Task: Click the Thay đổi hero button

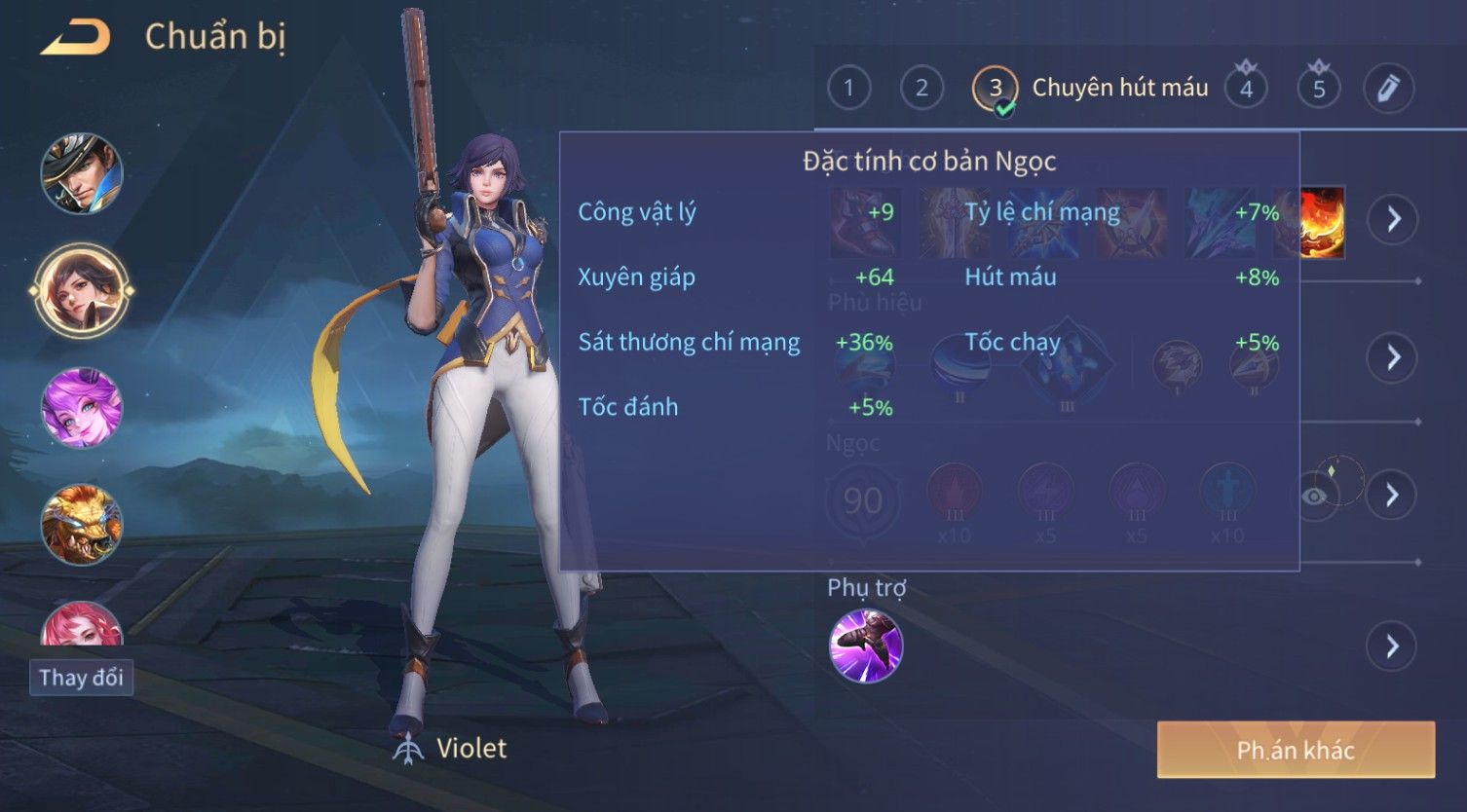Action: click(81, 678)
